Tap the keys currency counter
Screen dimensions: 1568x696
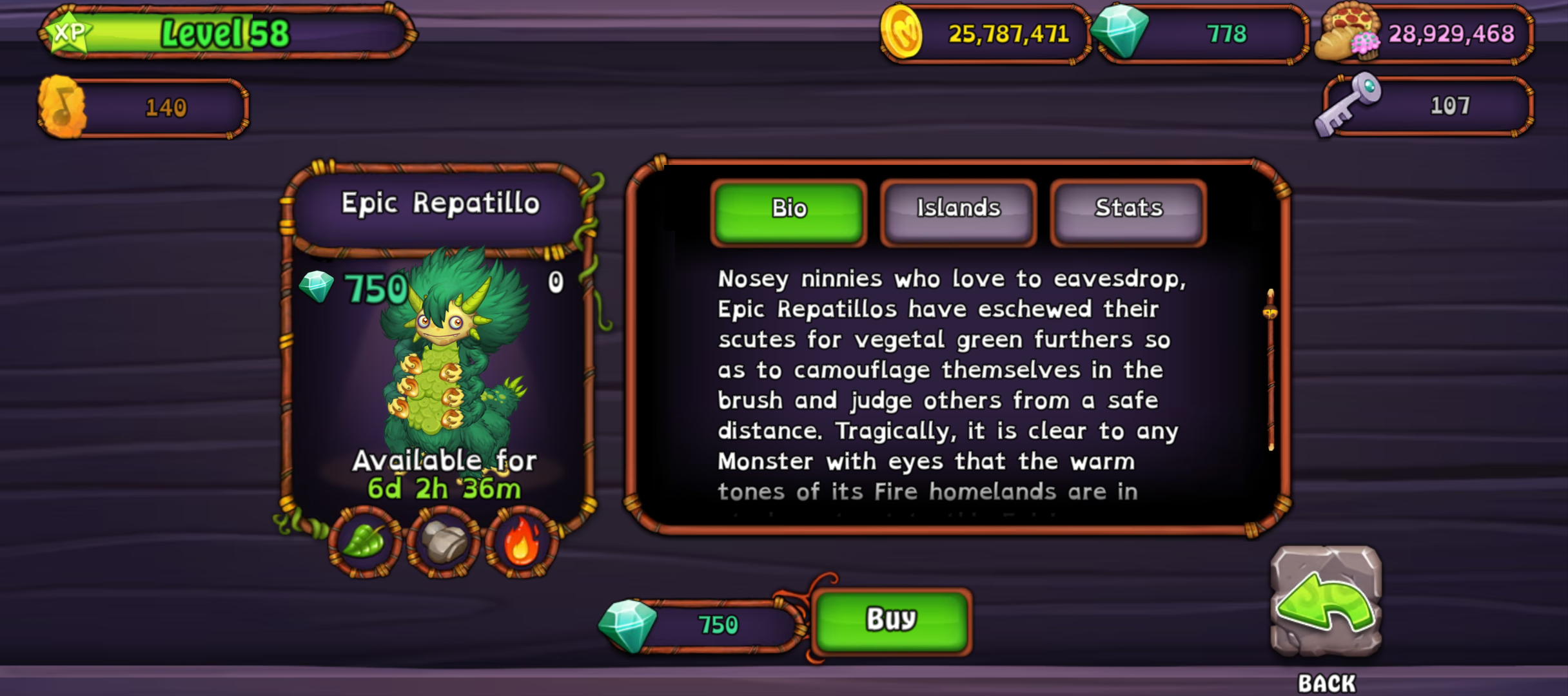[1425, 106]
